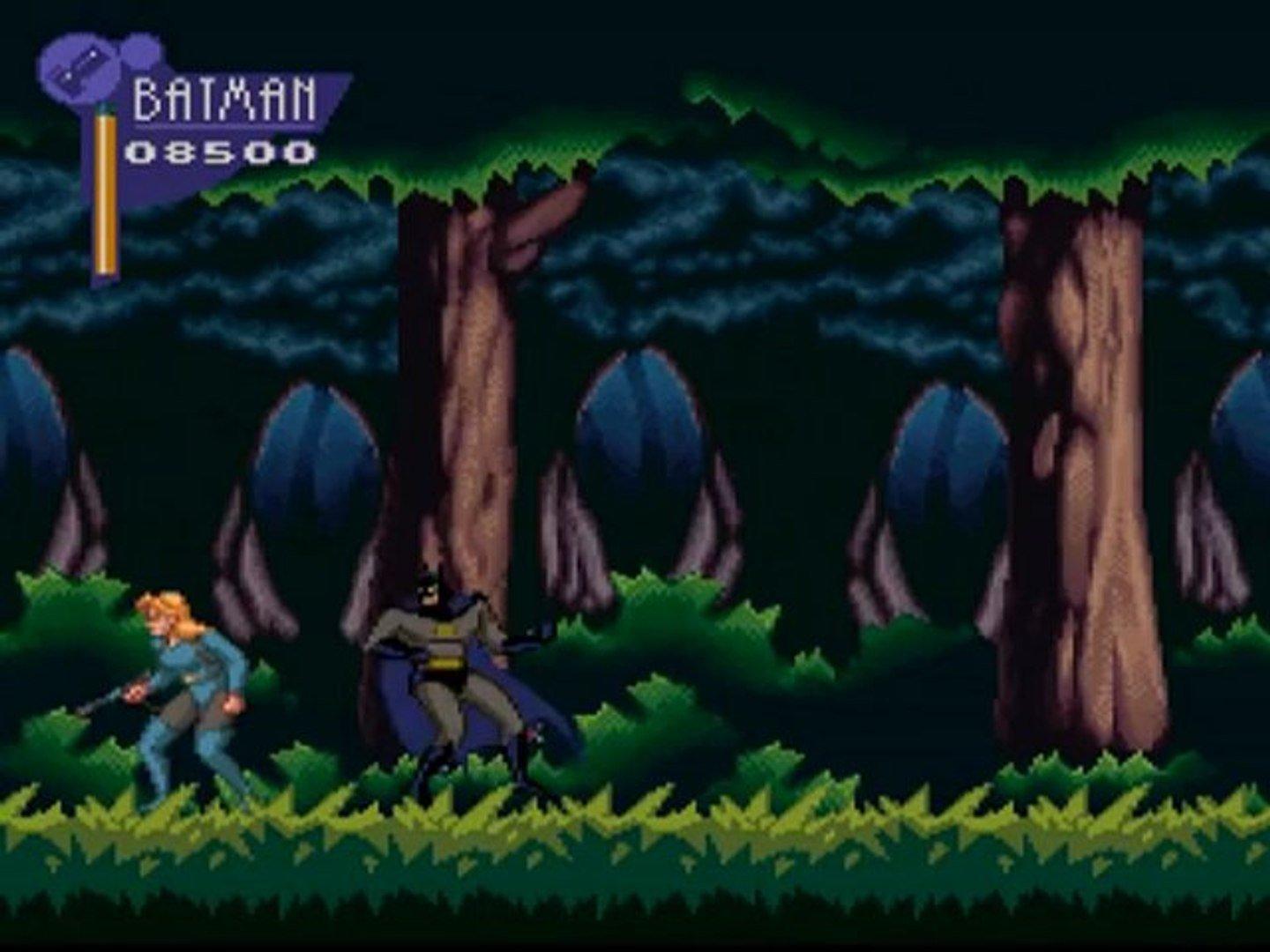The width and height of the screenshot is (1270, 952).
Task: Select the BATMAN title text
Action: pyautogui.click(x=225, y=100)
